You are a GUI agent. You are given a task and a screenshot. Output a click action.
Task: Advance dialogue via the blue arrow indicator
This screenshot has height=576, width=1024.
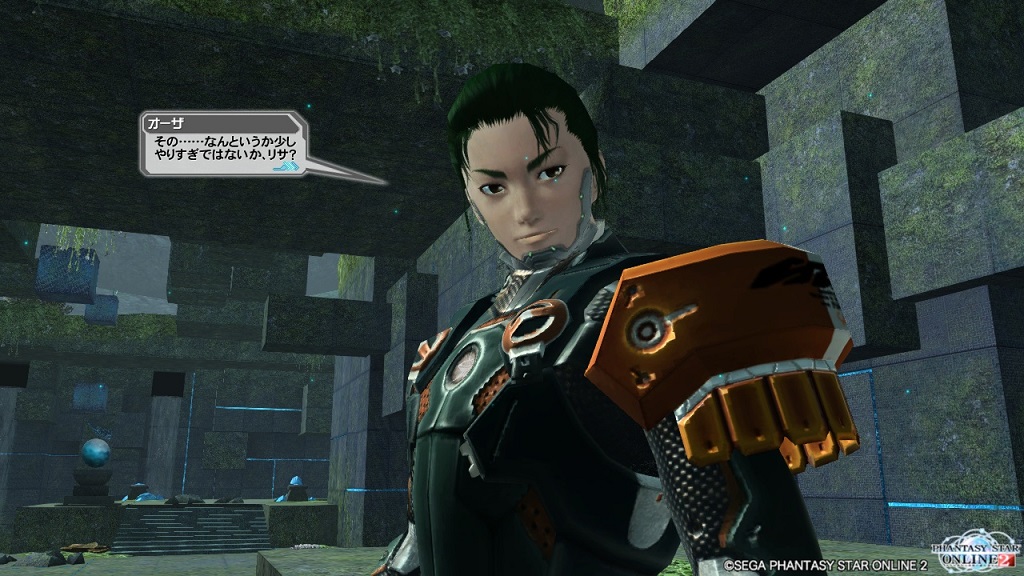click(x=286, y=167)
